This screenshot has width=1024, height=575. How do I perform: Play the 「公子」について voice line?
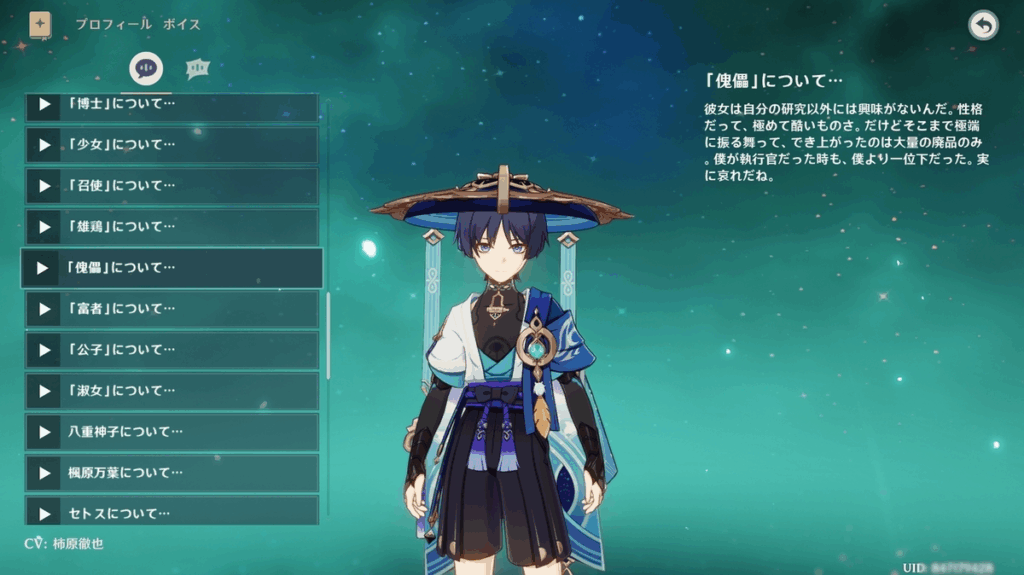coord(170,350)
